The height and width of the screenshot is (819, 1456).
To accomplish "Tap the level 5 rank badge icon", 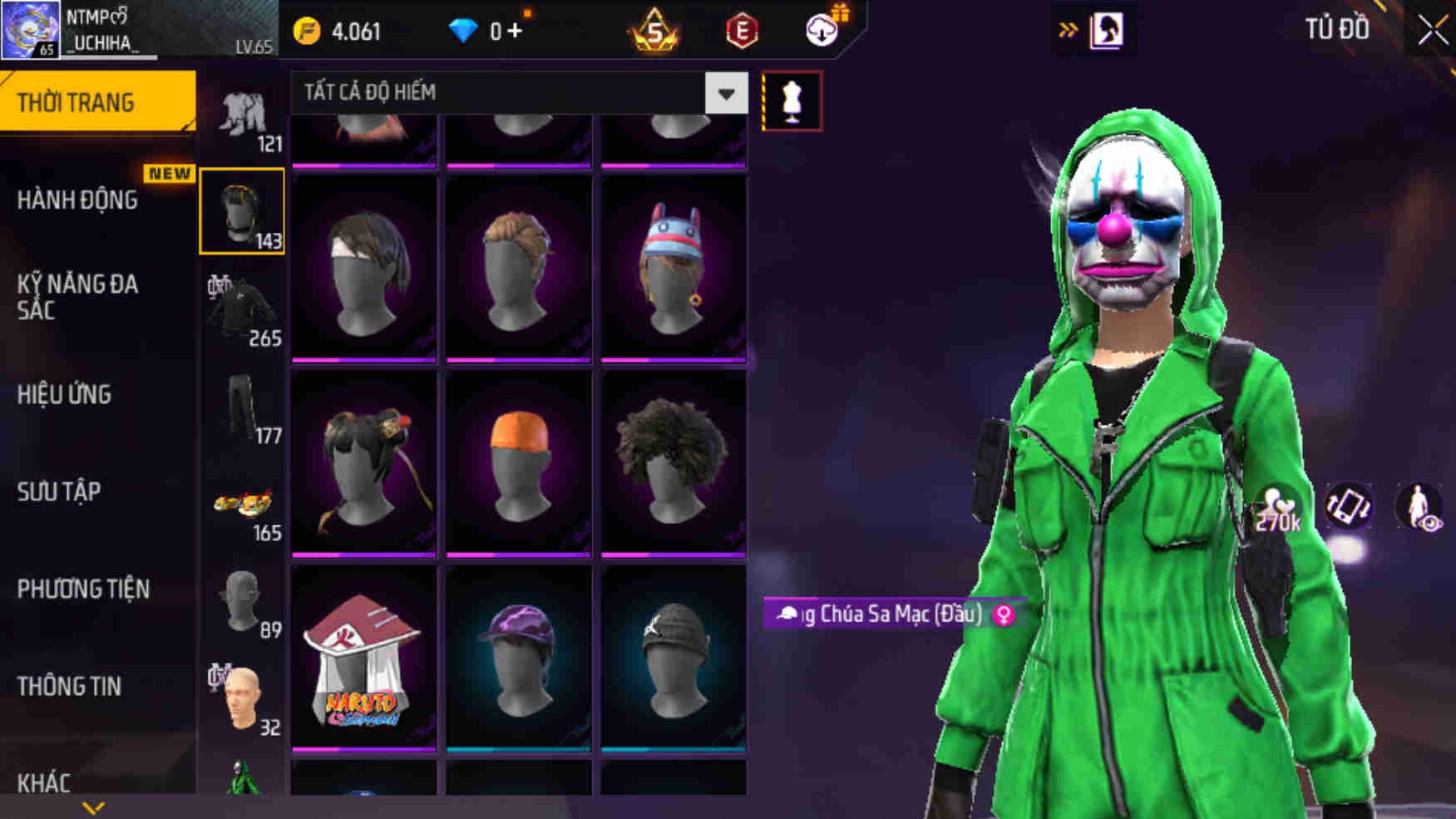I will (654, 31).
